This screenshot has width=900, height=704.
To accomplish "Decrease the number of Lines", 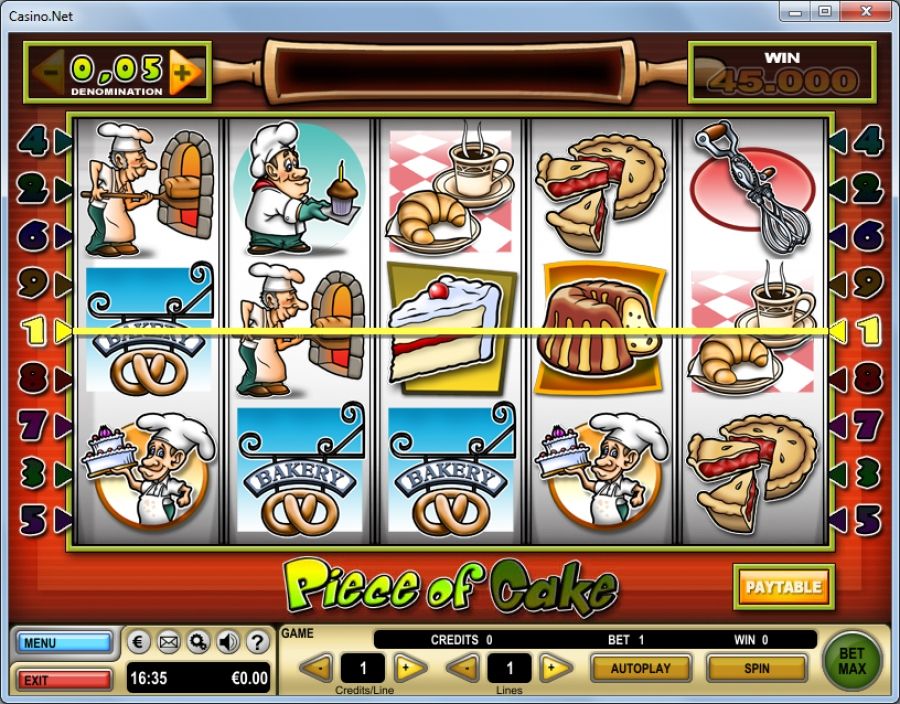I will tap(462, 667).
